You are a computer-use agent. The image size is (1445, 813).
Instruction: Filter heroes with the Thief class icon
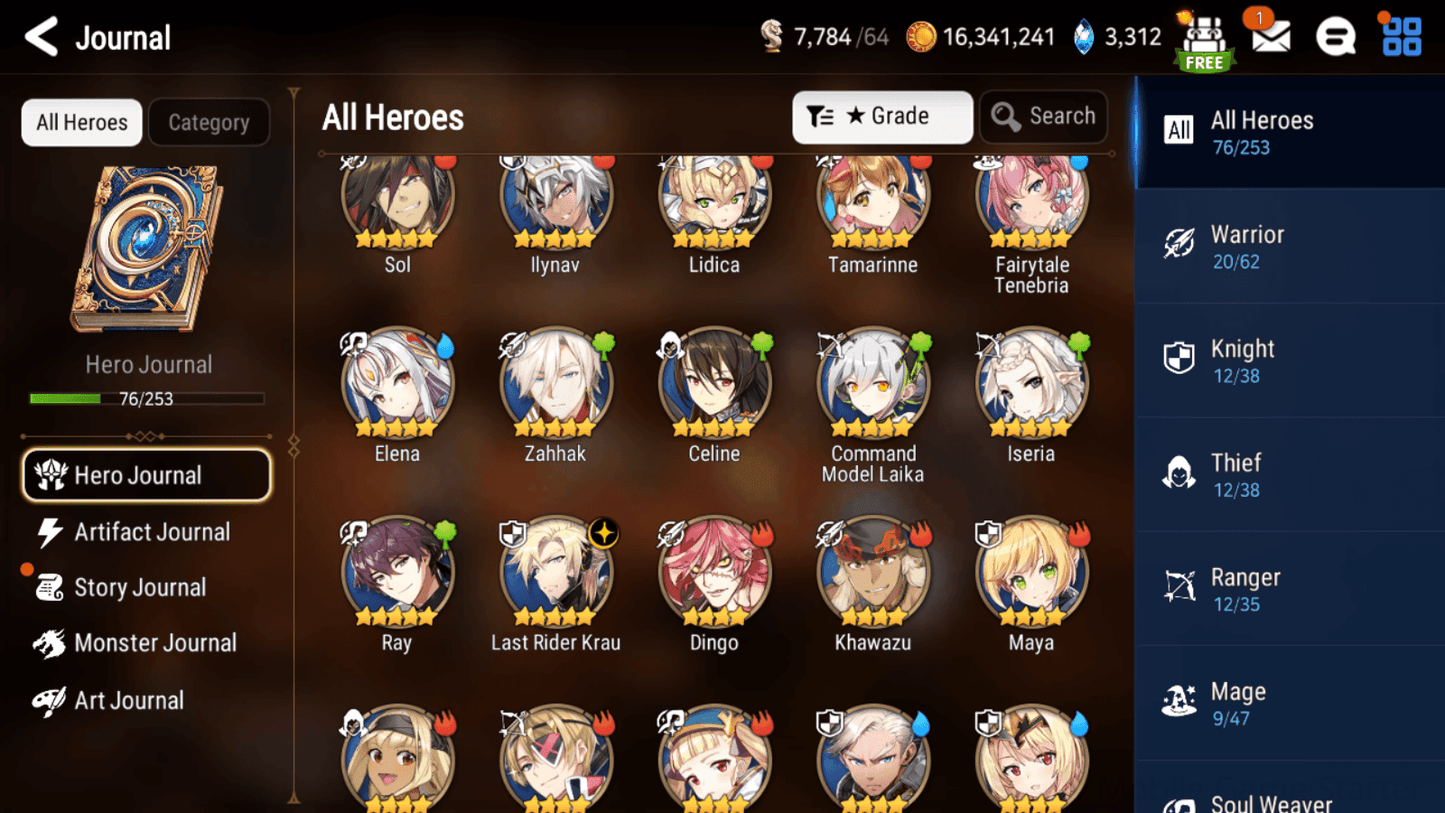tap(1180, 474)
